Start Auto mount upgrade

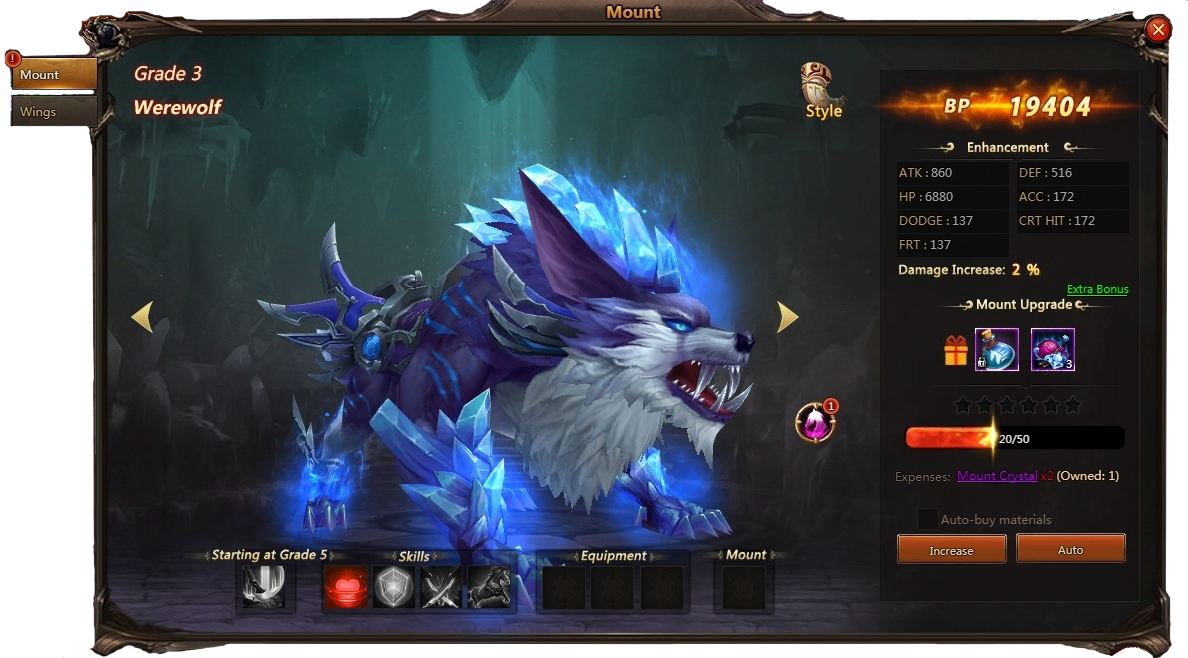click(x=1070, y=550)
